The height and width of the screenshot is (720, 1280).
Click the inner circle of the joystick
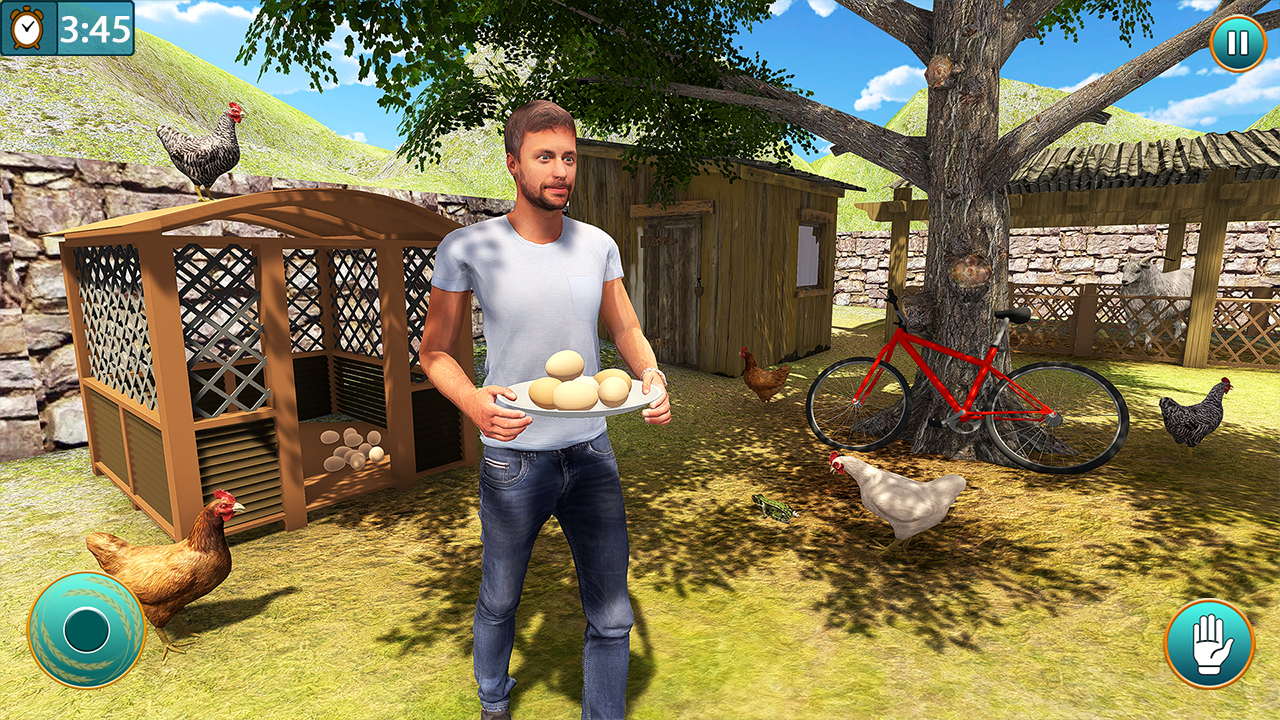[x=85, y=630]
